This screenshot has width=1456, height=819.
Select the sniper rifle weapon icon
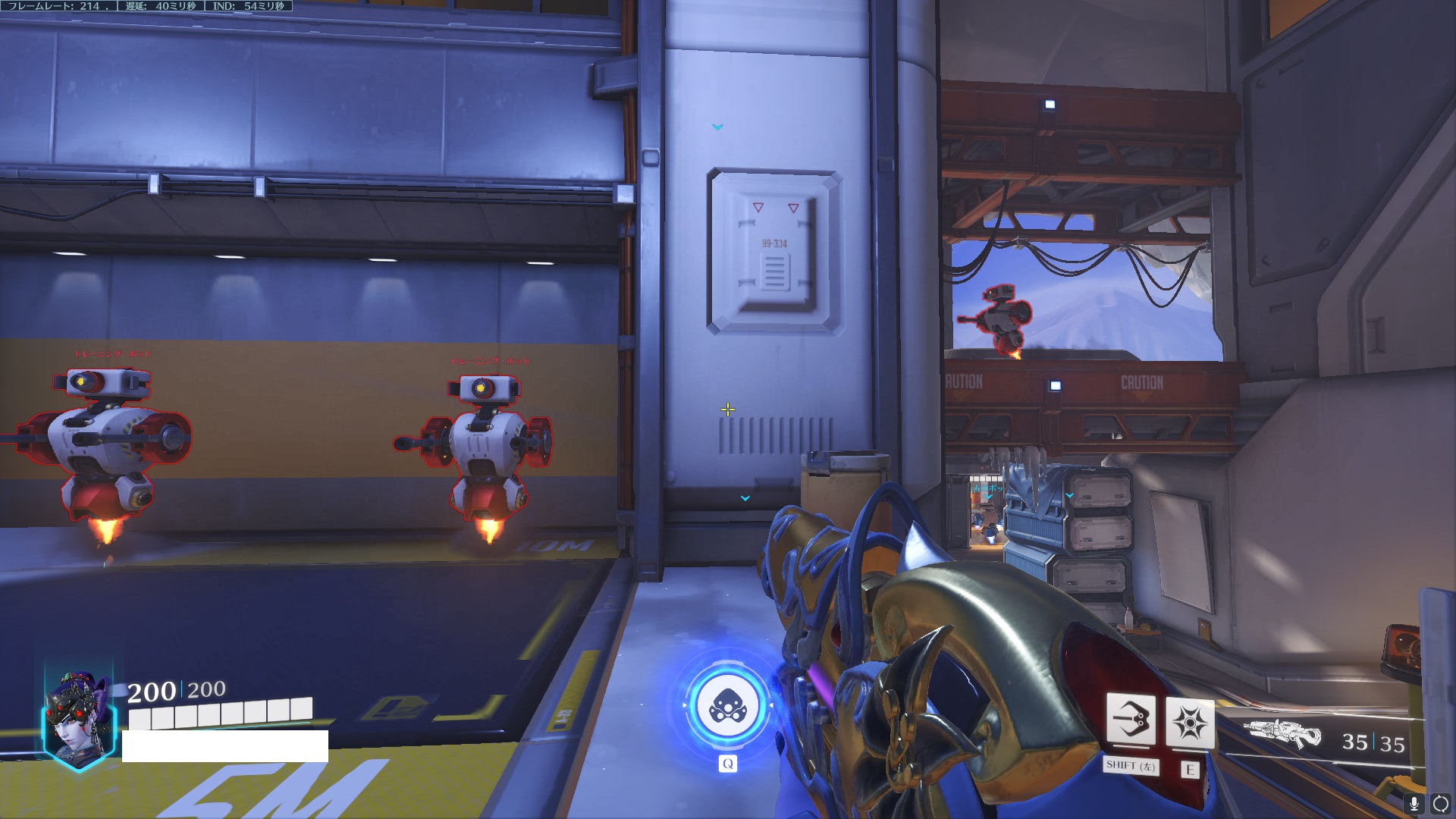(x=1283, y=735)
